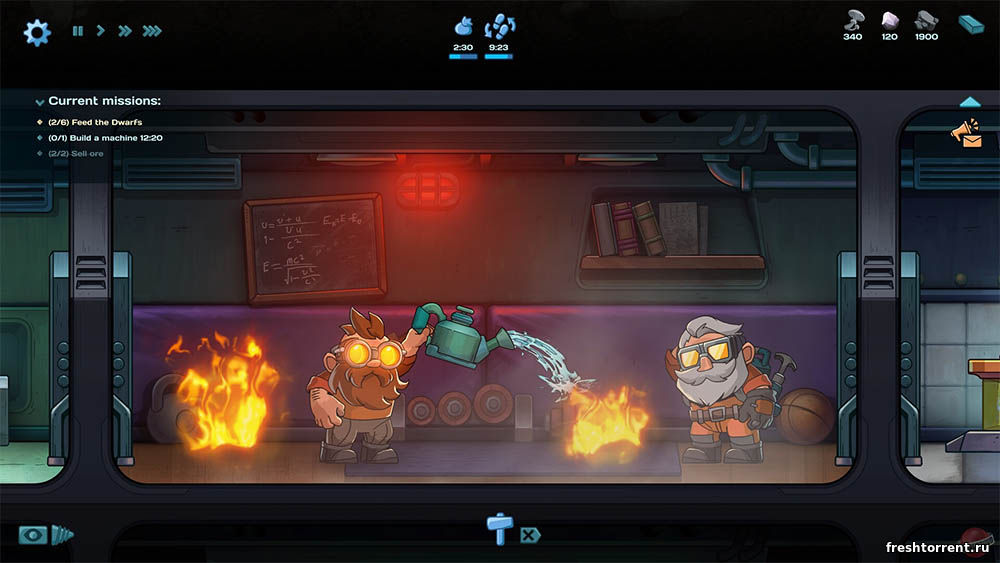Set game speed to single-arrow normal
Screen dimensions: 1000x563
point(100,31)
